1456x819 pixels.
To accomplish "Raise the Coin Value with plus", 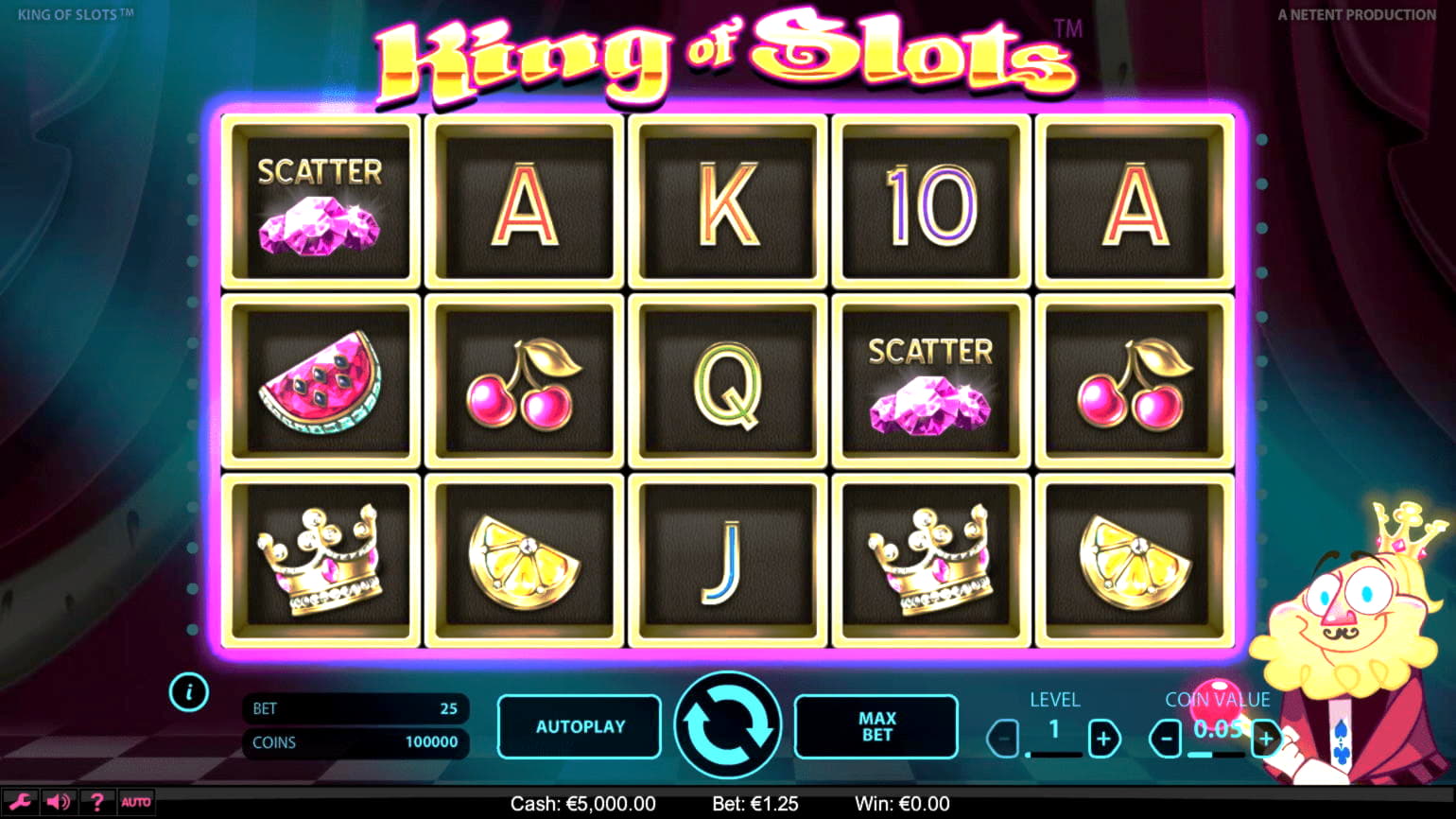I will [1266, 739].
